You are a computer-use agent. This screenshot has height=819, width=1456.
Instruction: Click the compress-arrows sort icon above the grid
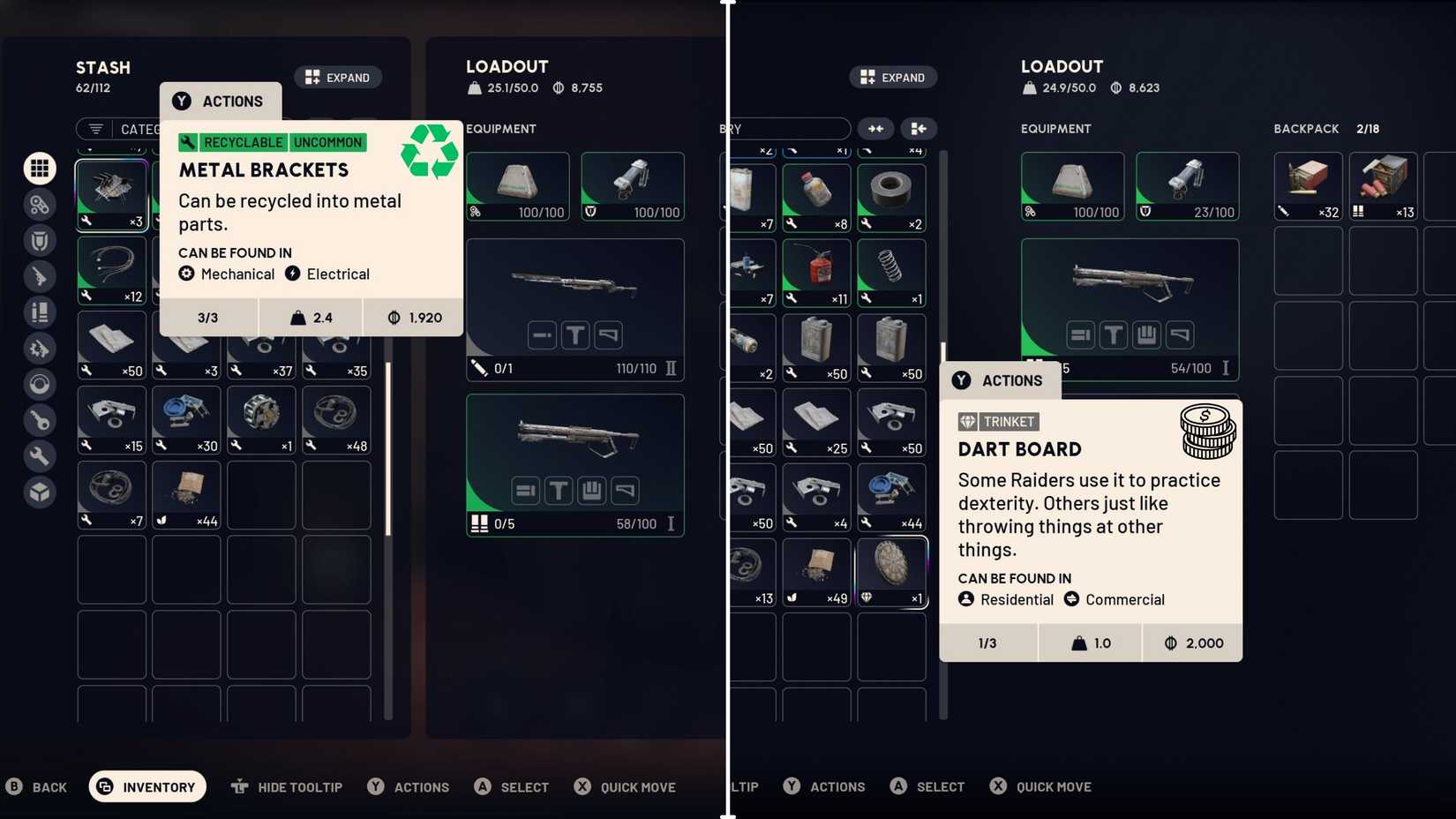click(875, 129)
